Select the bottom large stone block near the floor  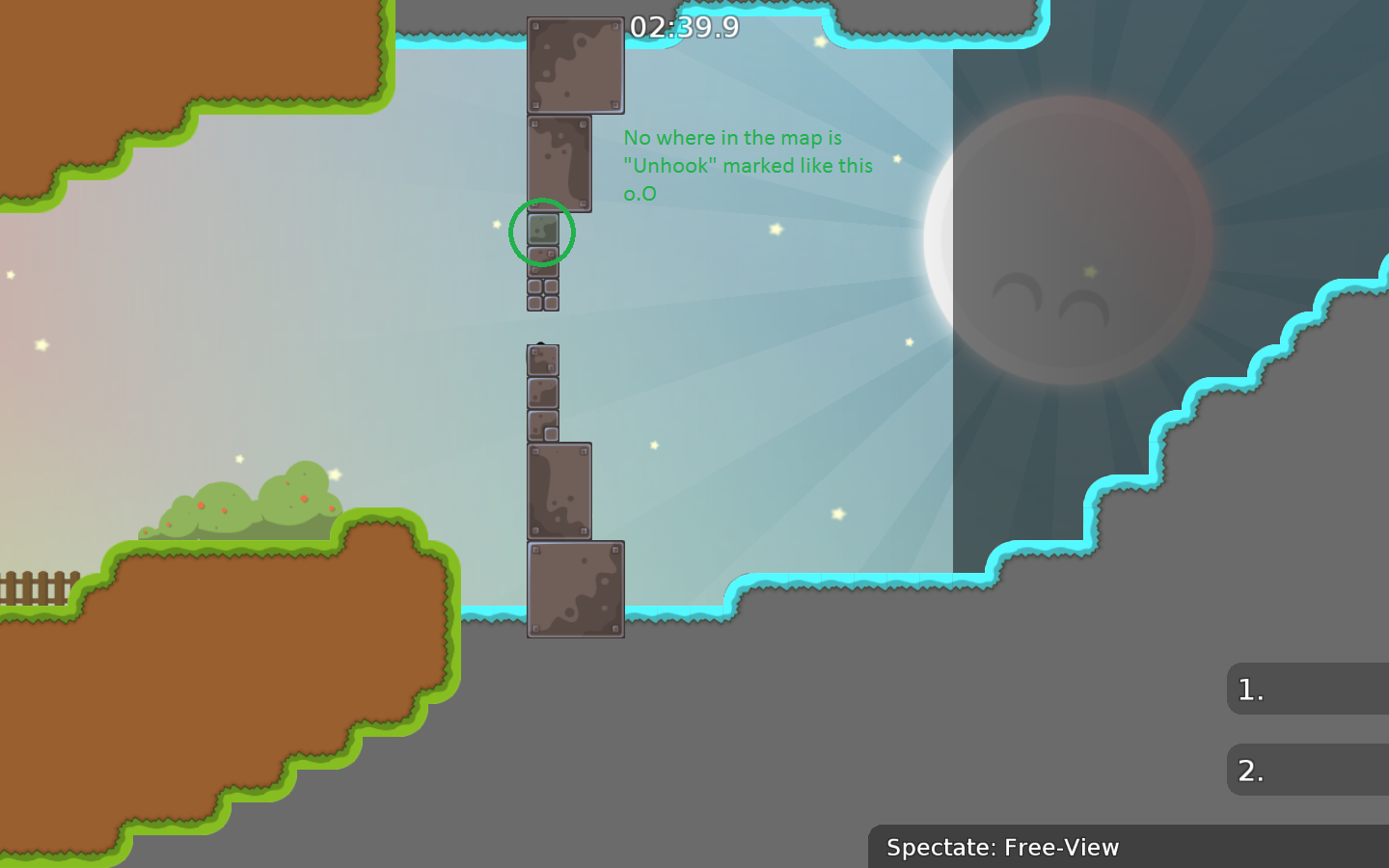pyautogui.click(x=575, y=588)
